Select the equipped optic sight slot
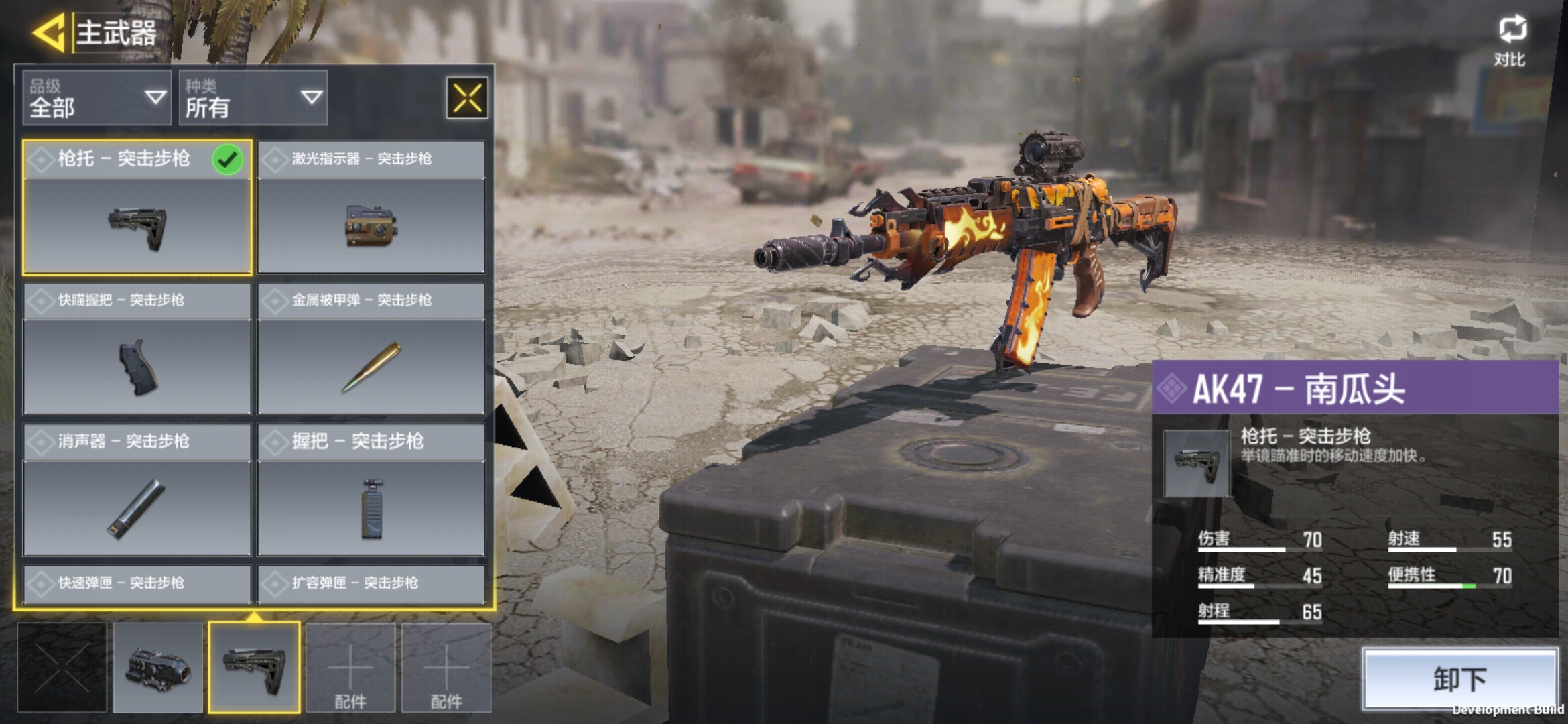 [158, 668]
